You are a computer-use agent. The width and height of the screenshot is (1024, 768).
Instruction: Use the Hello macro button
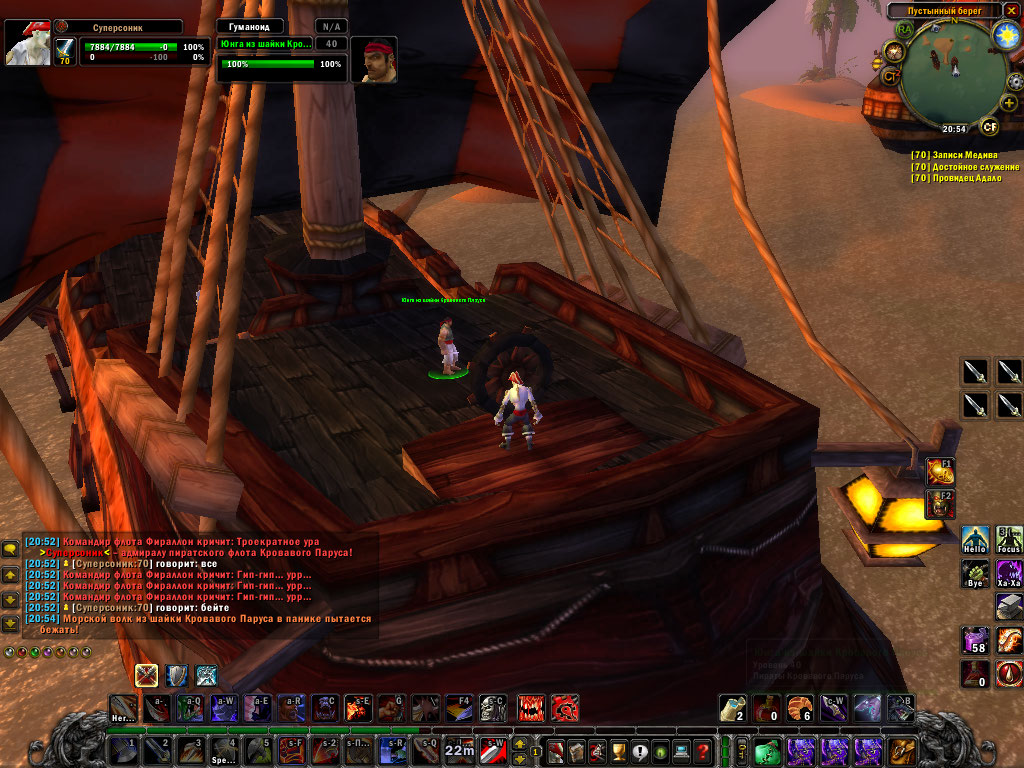click(976, 541)
